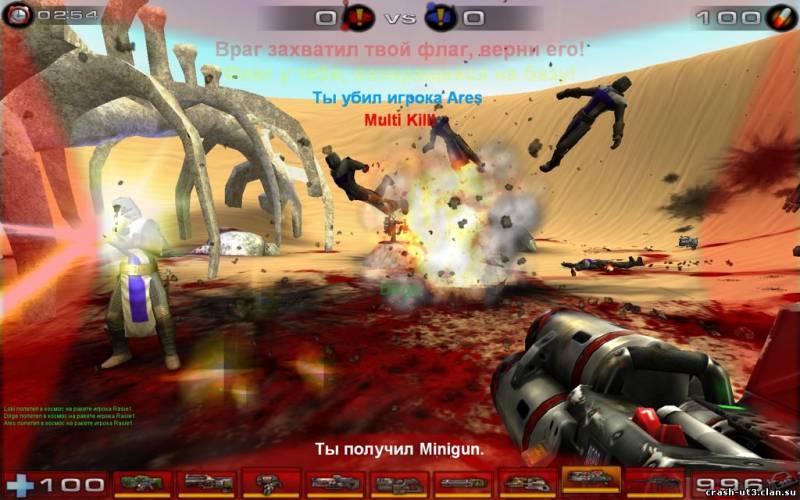Click the red team flag status icon
The width and height of the screenshot is (800, 500).
[360, 17]
